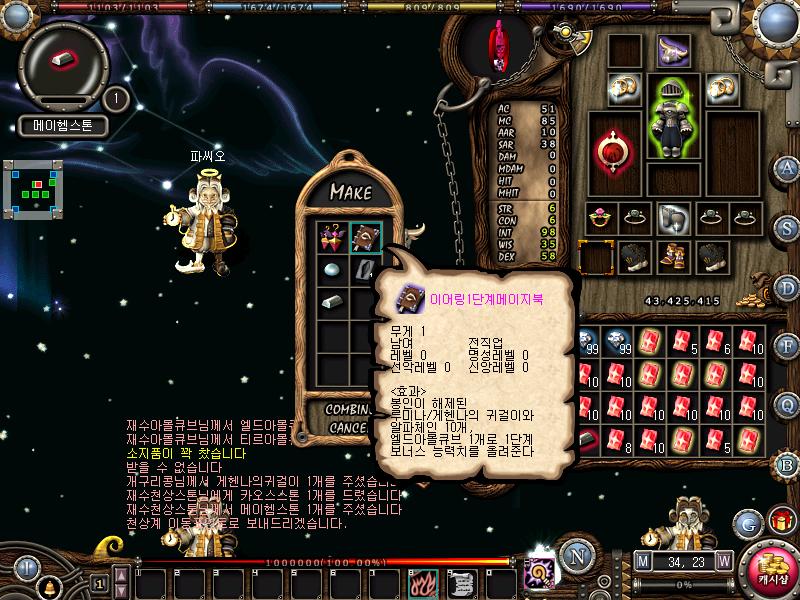Activate the round A side button
Viewport: 800px width, 600px height.
point(788,167)
